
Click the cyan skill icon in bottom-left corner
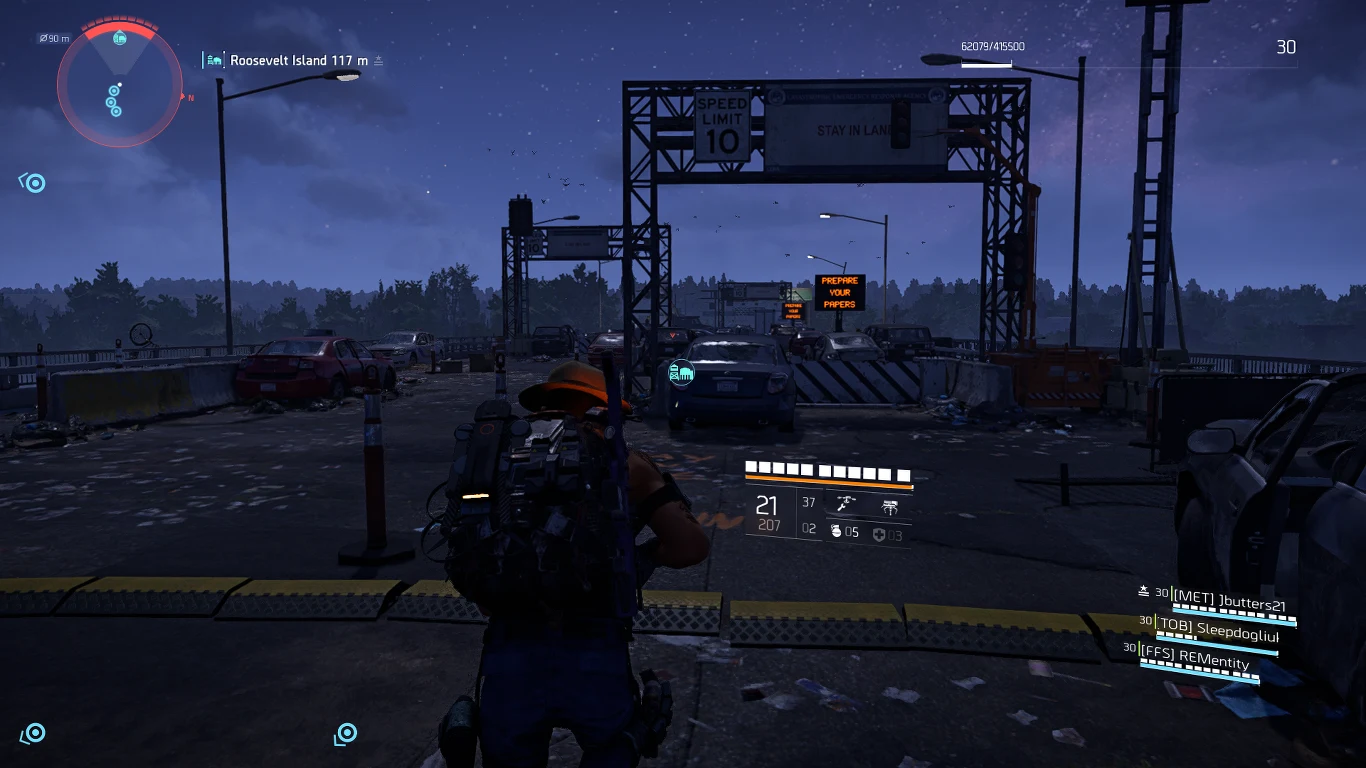tap(34, 734)
